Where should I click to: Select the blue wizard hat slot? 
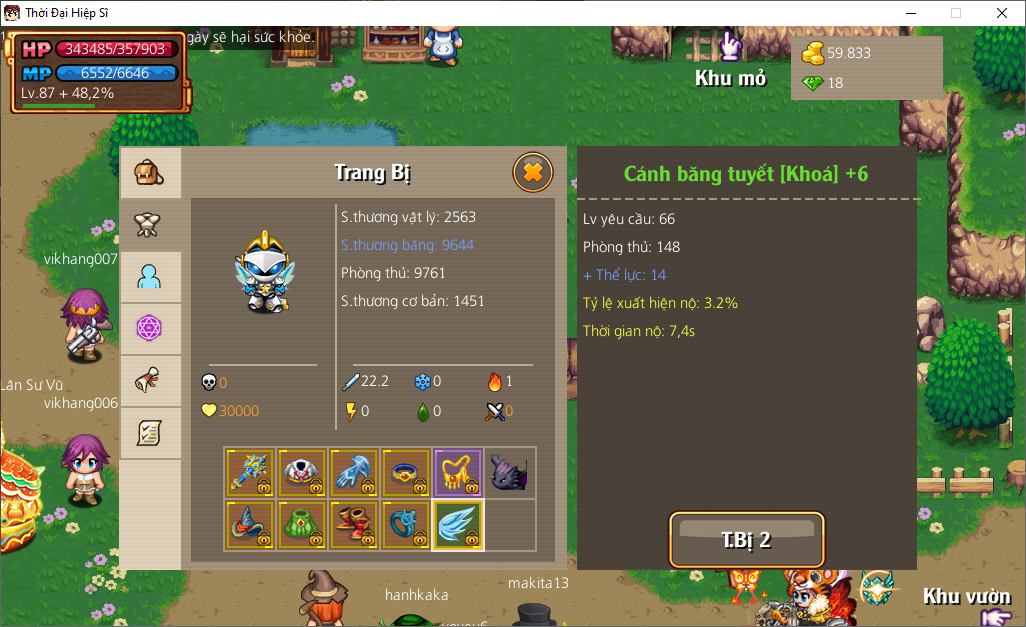(250, 525)
